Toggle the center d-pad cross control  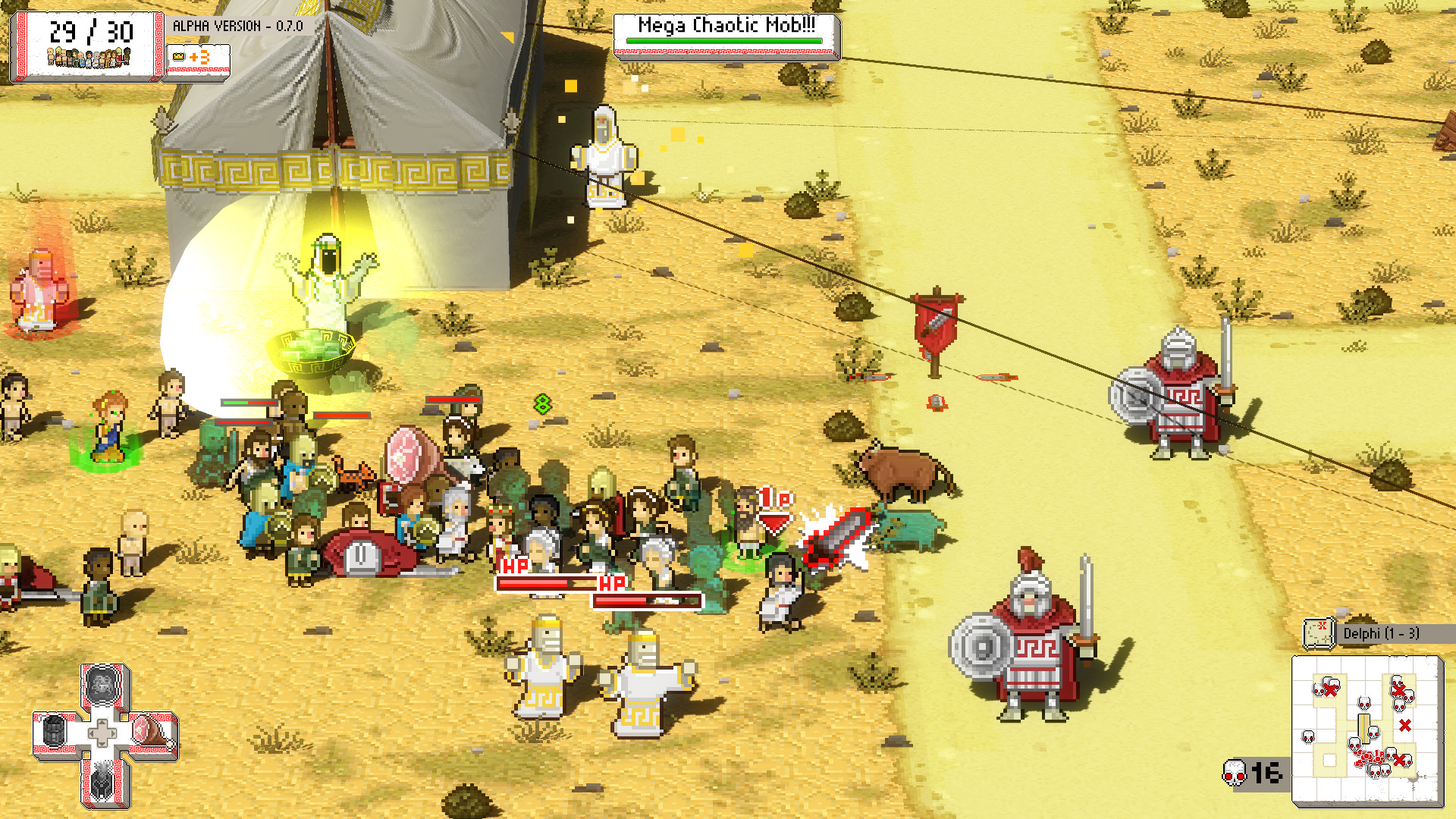click(103, 733)
